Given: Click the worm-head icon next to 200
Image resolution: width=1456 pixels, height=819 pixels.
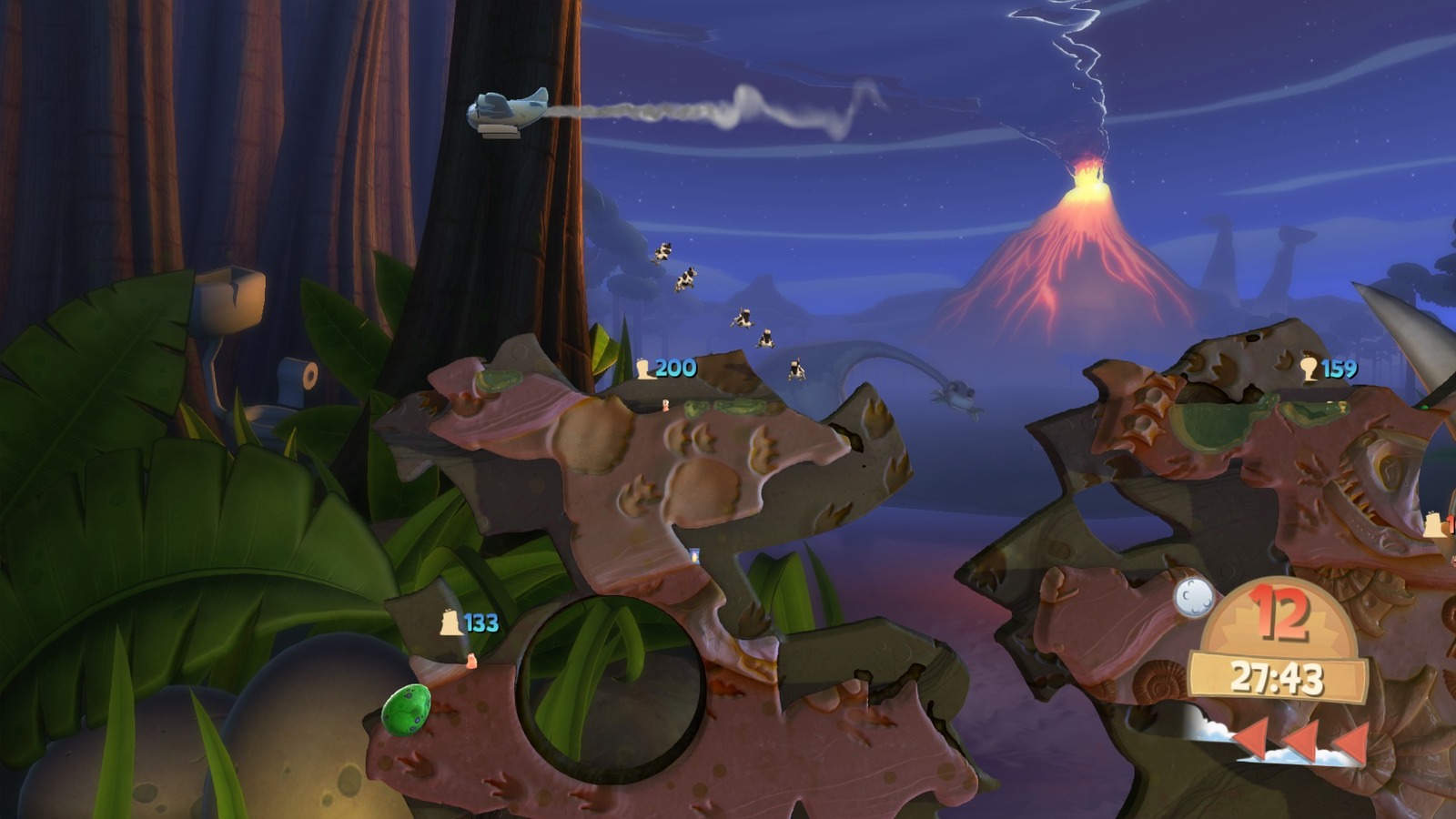Looking at the screenshot, I should click(x=644, y=368).
